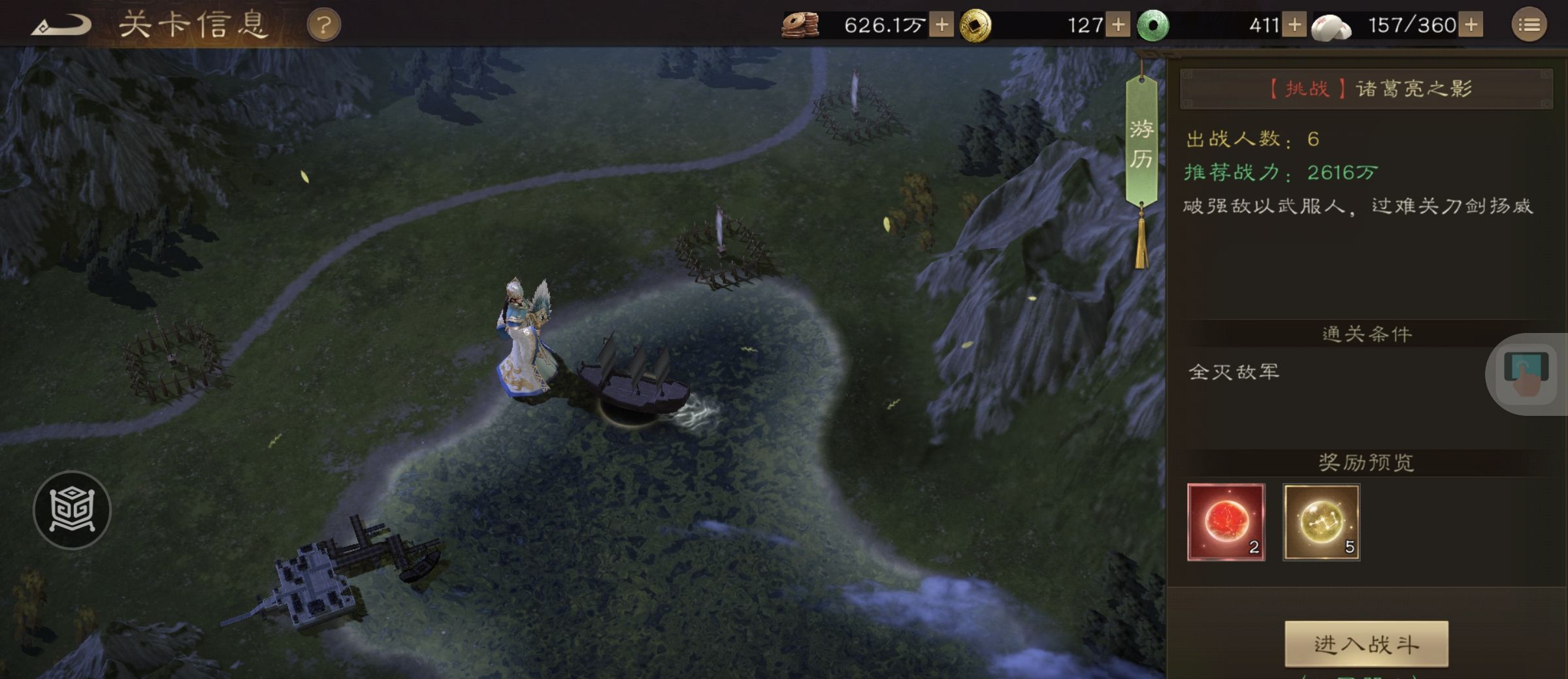Go back using the return arrow
Screen dimensions: 1568x679
(61, 26)
